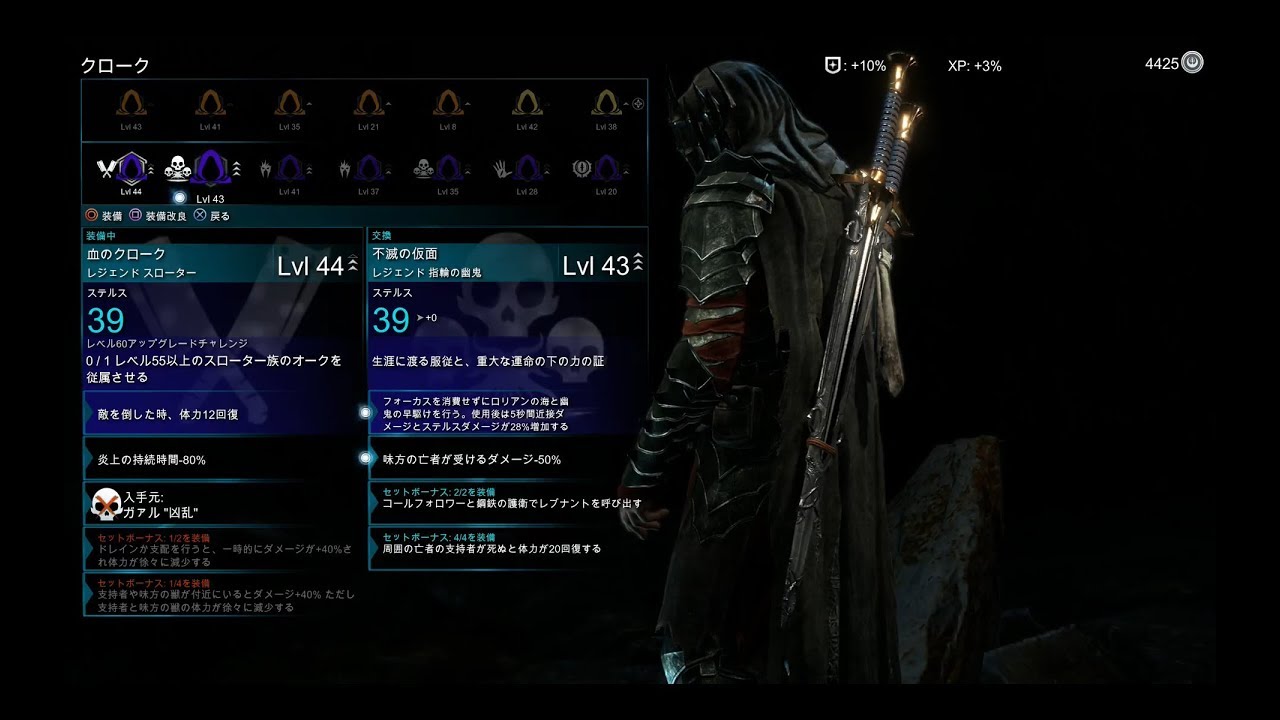Open the 不滅の仮面 comparison panel
The width and height of the screenshot is (1280, 720).
click(508, 264)
